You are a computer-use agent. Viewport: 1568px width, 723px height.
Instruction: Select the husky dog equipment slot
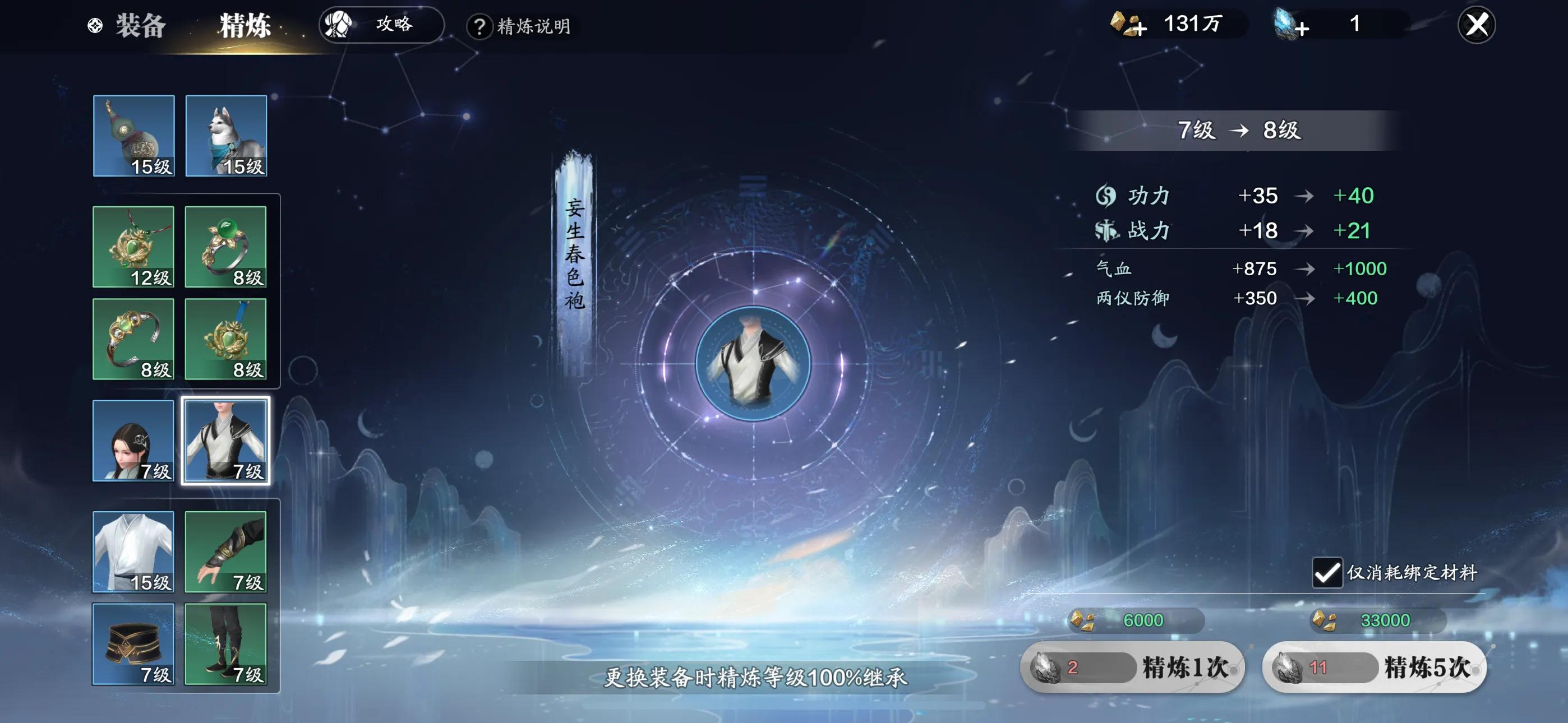[x=226, y=136]
